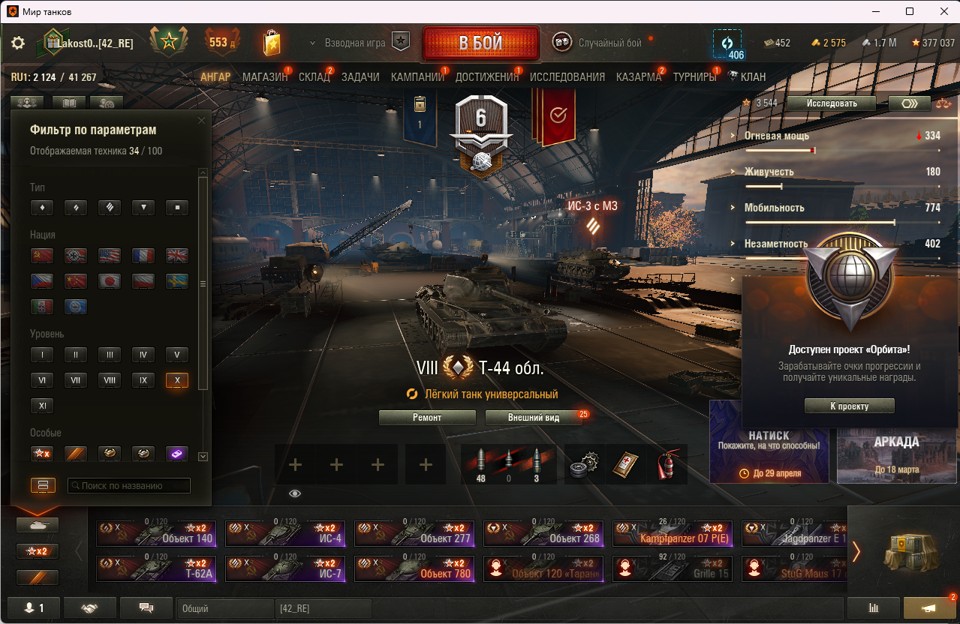Toggle tier VIII level filter

point(109,380)
